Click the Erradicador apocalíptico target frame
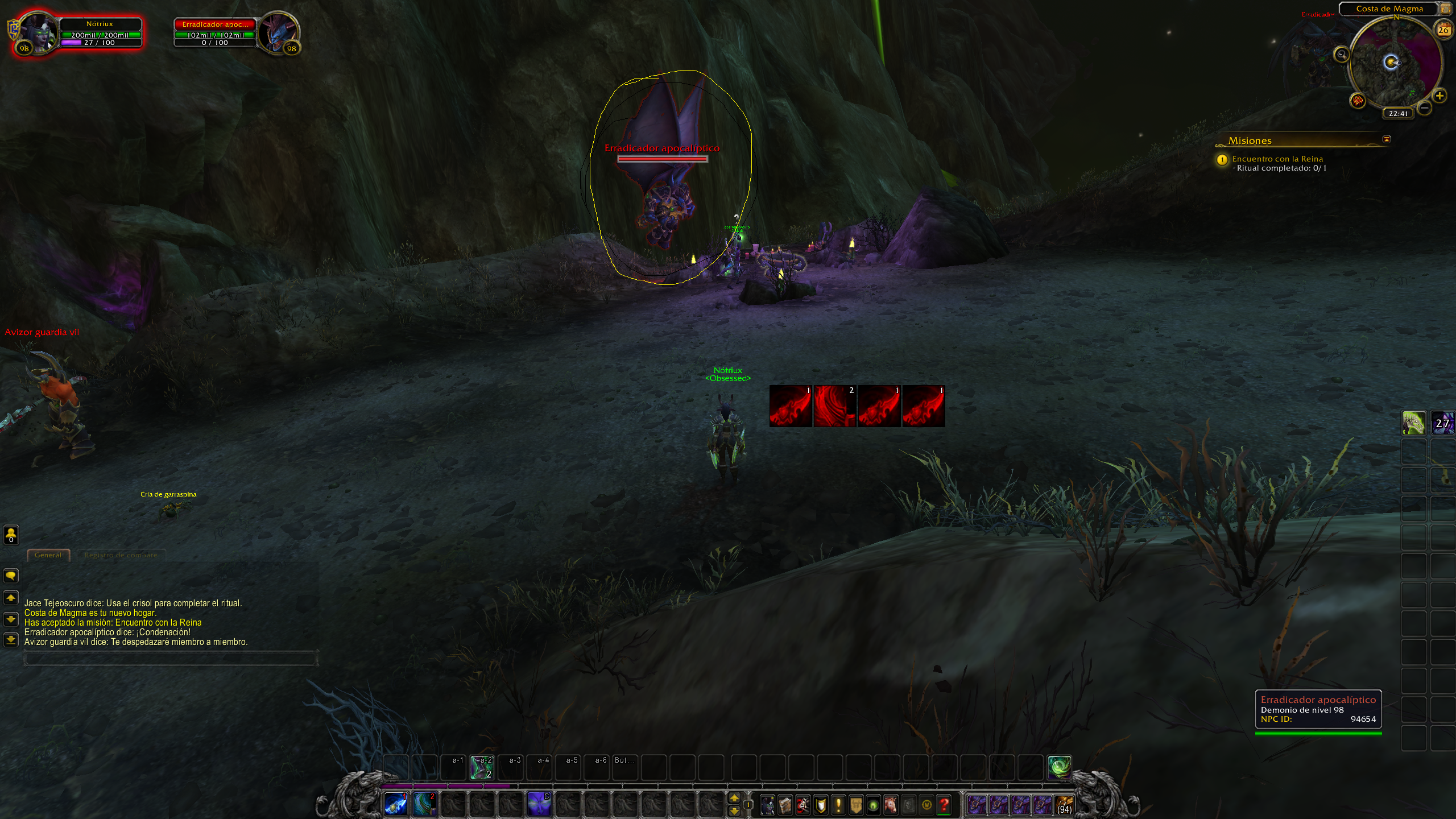Screen dimensions: 1456x819 click(x=215, y=32)
